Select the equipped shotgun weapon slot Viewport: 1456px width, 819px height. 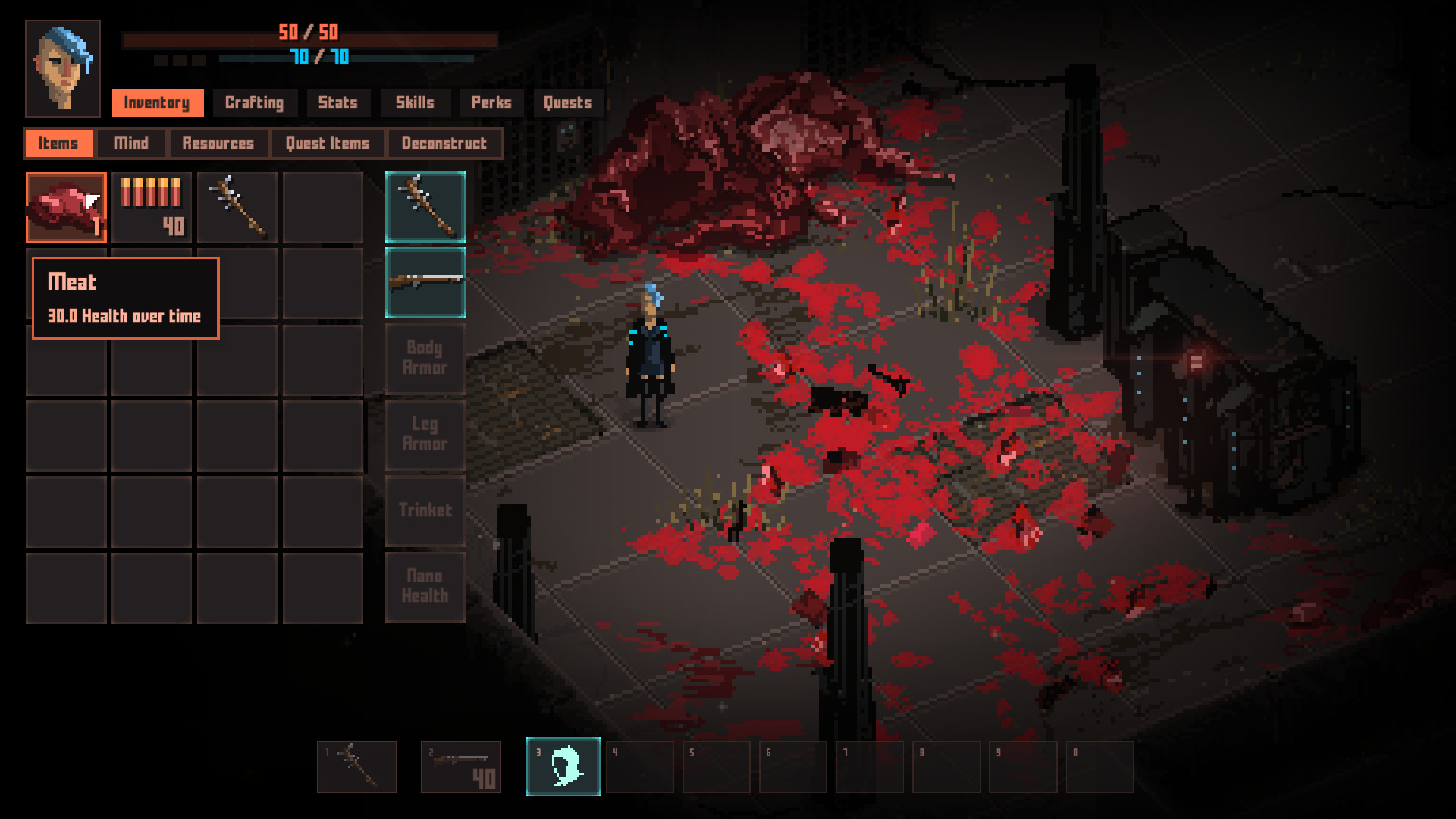[x=425, y=283]
